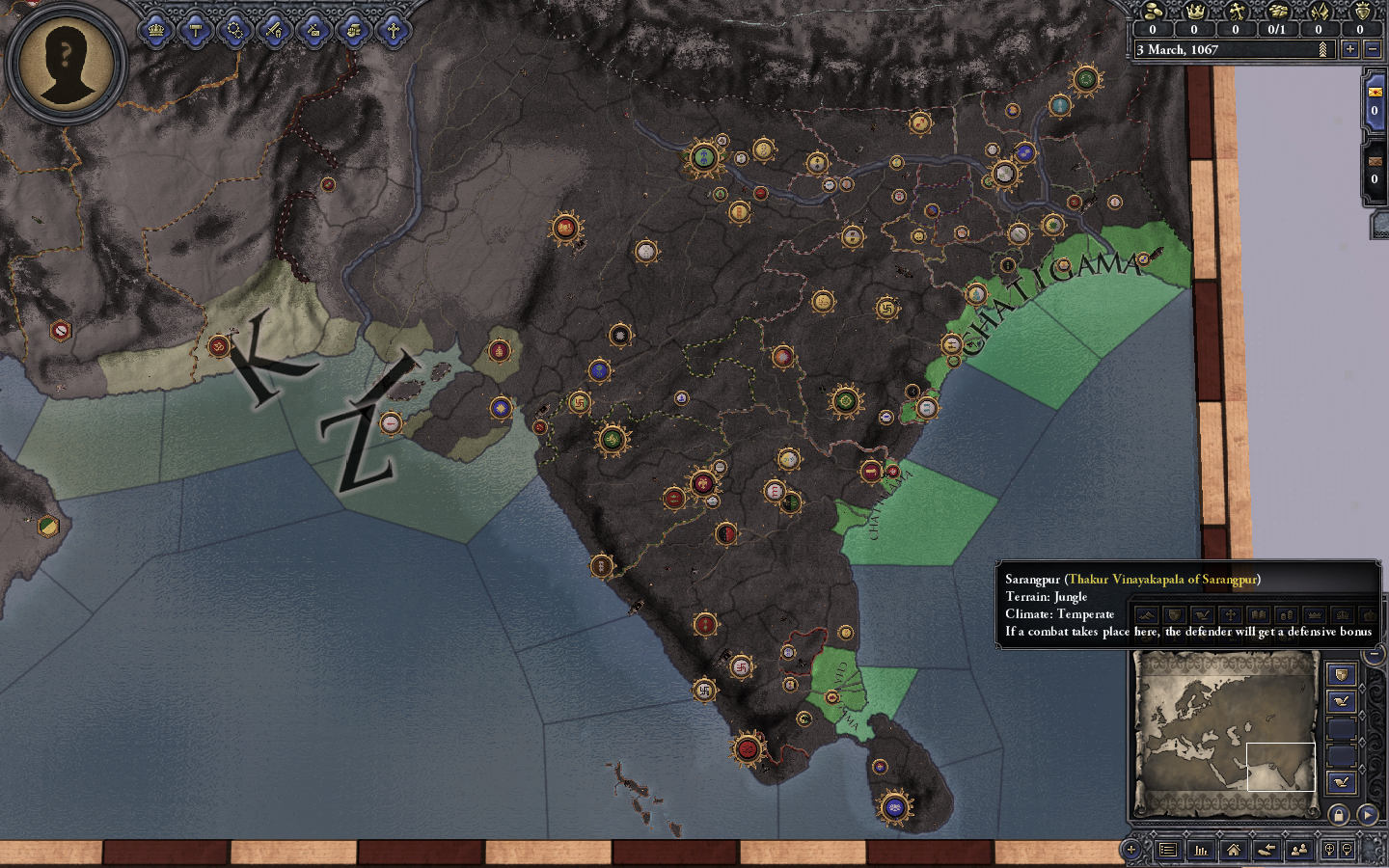
Task: Open the hammer icon tab
Action: point(196,31)
